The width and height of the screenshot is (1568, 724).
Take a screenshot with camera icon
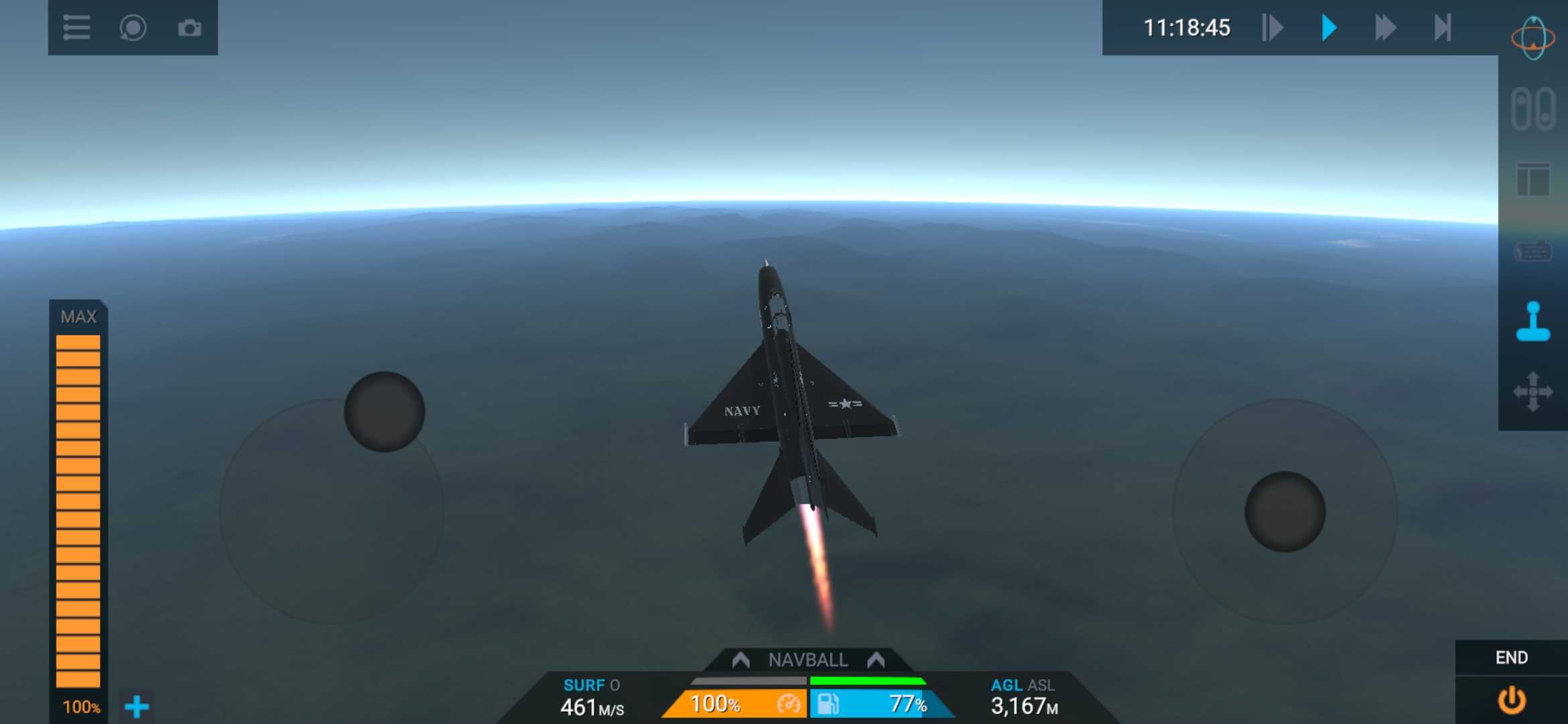click(190, 28)
